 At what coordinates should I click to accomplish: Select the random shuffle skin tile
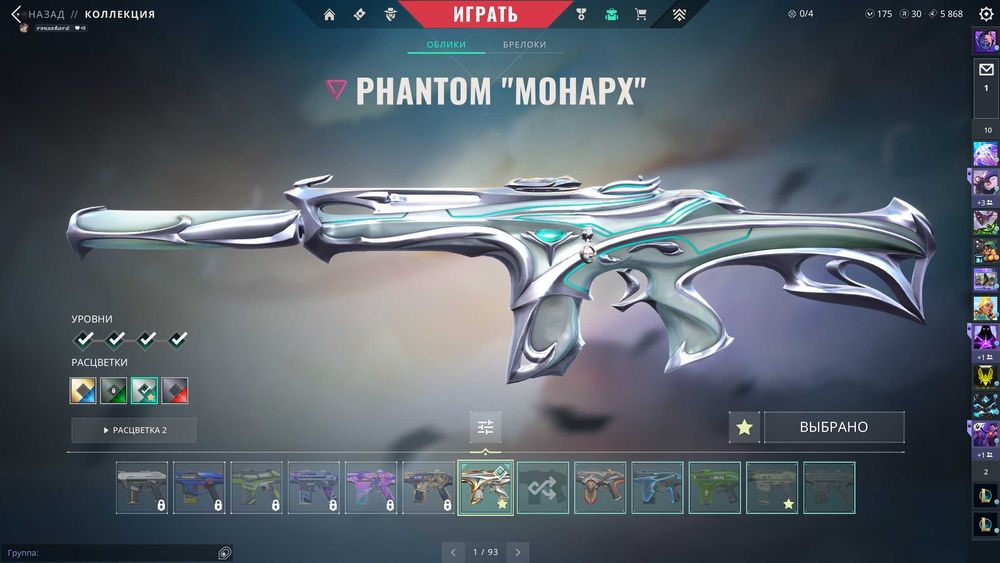click(x=543, y=487)
